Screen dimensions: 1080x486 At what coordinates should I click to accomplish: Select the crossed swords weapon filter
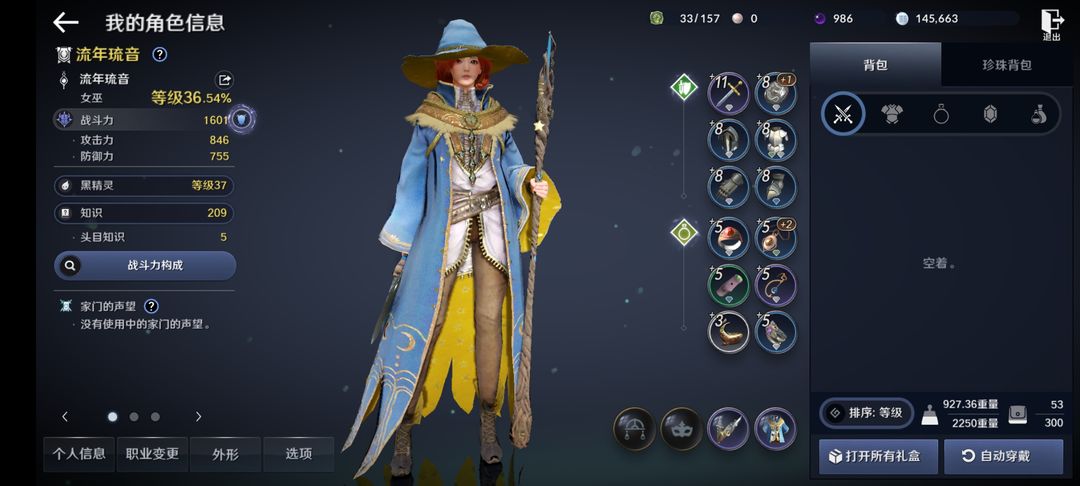(x=843, y=114)
